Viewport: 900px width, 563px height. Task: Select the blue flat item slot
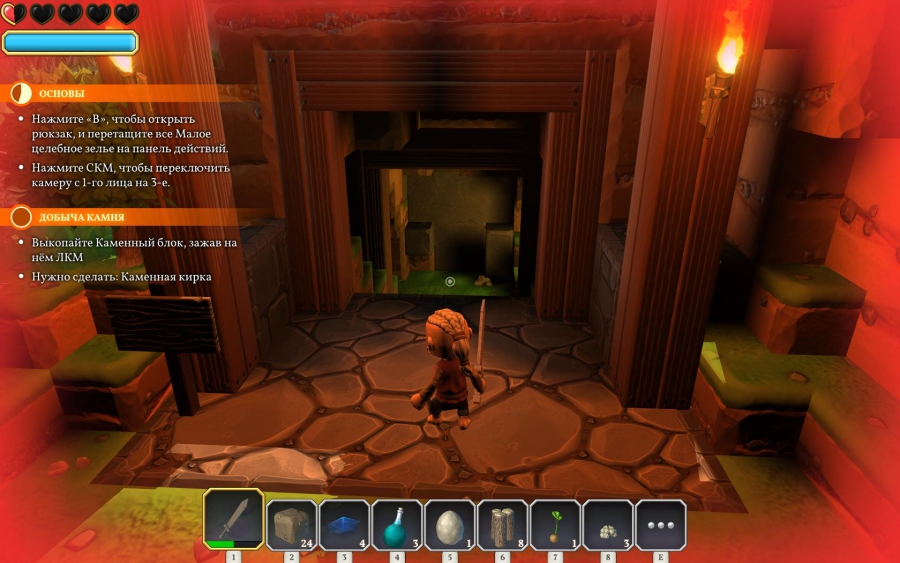click(344, 524)
